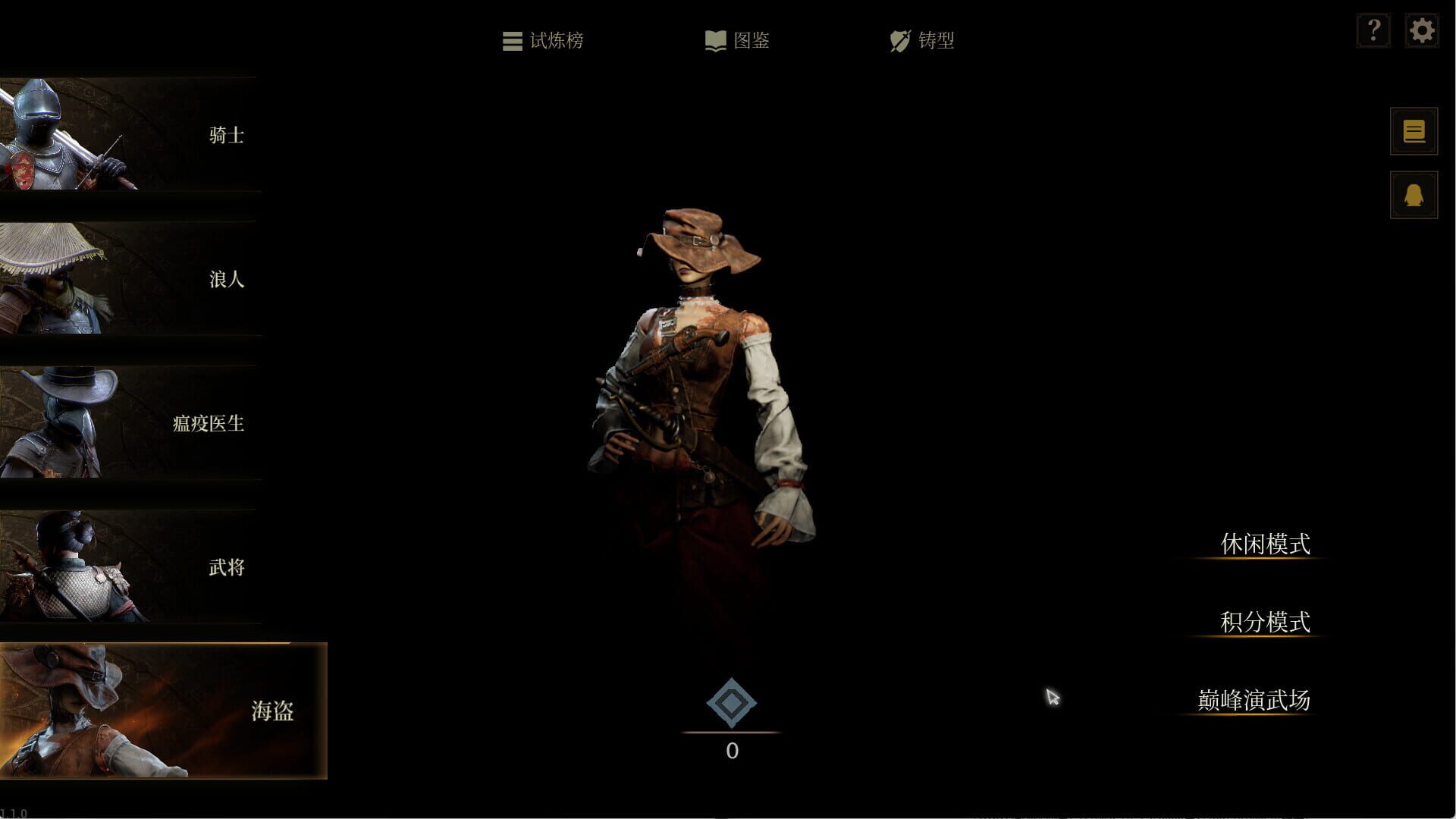Select the 武将 class
1456x819 pixels.
point(227,567)
